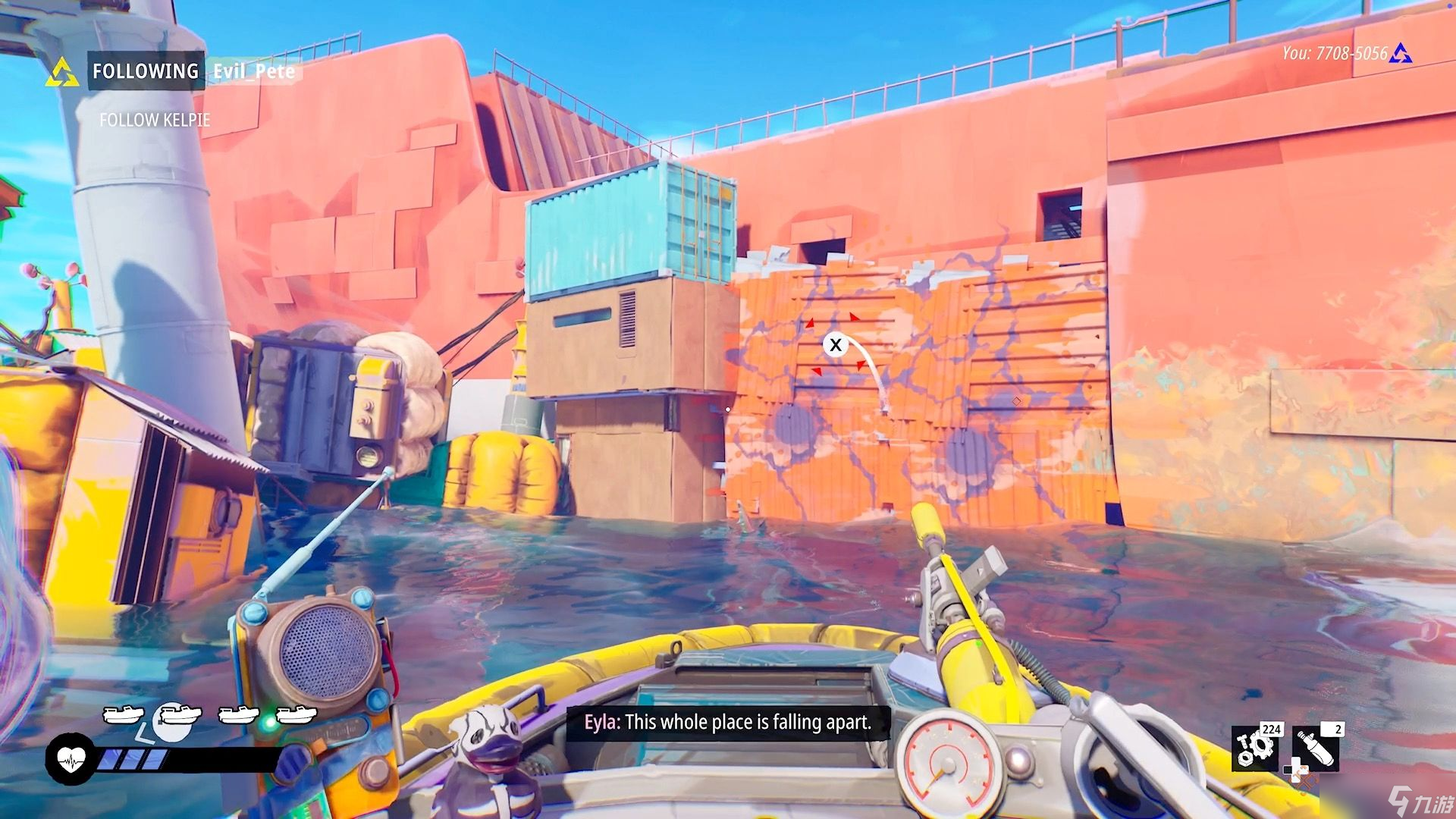Click the yellow triangle squad emblem
The height and width of the screenshot is (819, 1456).
point(62,73)
